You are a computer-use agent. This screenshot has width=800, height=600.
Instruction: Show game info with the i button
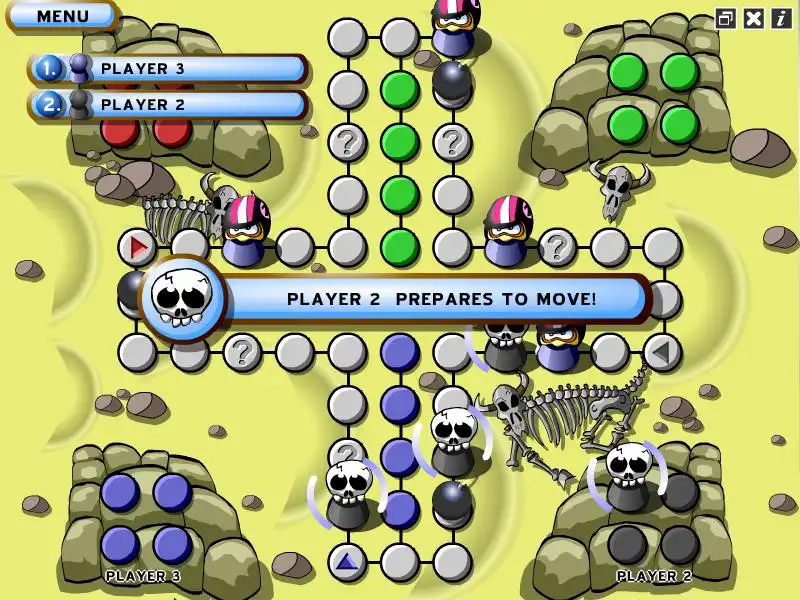(x=780, y=18)
